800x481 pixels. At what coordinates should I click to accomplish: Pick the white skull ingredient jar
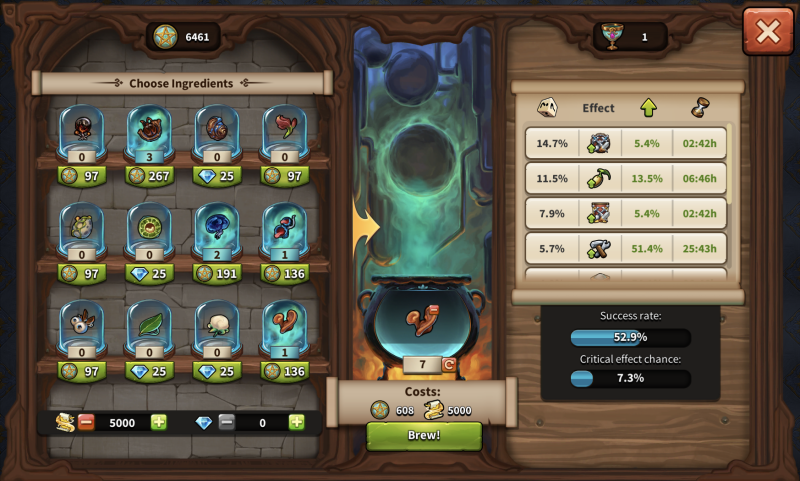[216, 324]
